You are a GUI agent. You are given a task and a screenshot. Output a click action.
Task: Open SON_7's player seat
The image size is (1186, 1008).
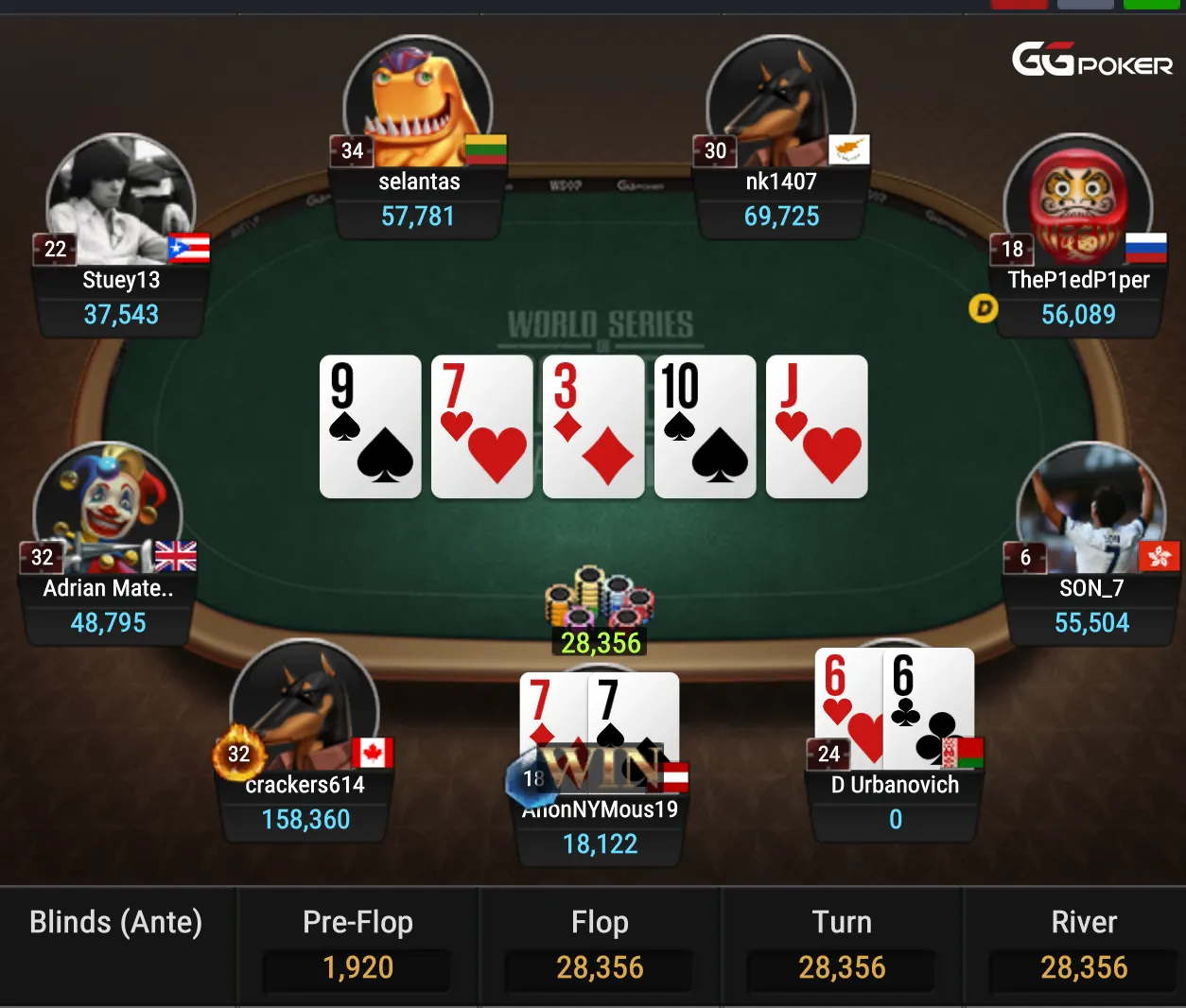1091,605
